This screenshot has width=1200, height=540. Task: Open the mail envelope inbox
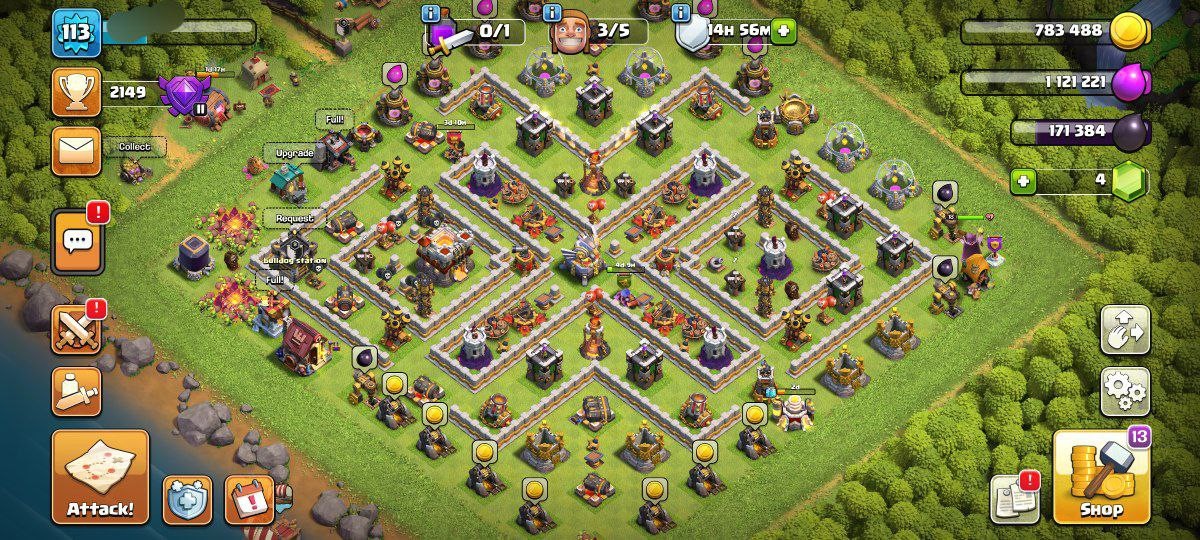(x=77, y=150)
